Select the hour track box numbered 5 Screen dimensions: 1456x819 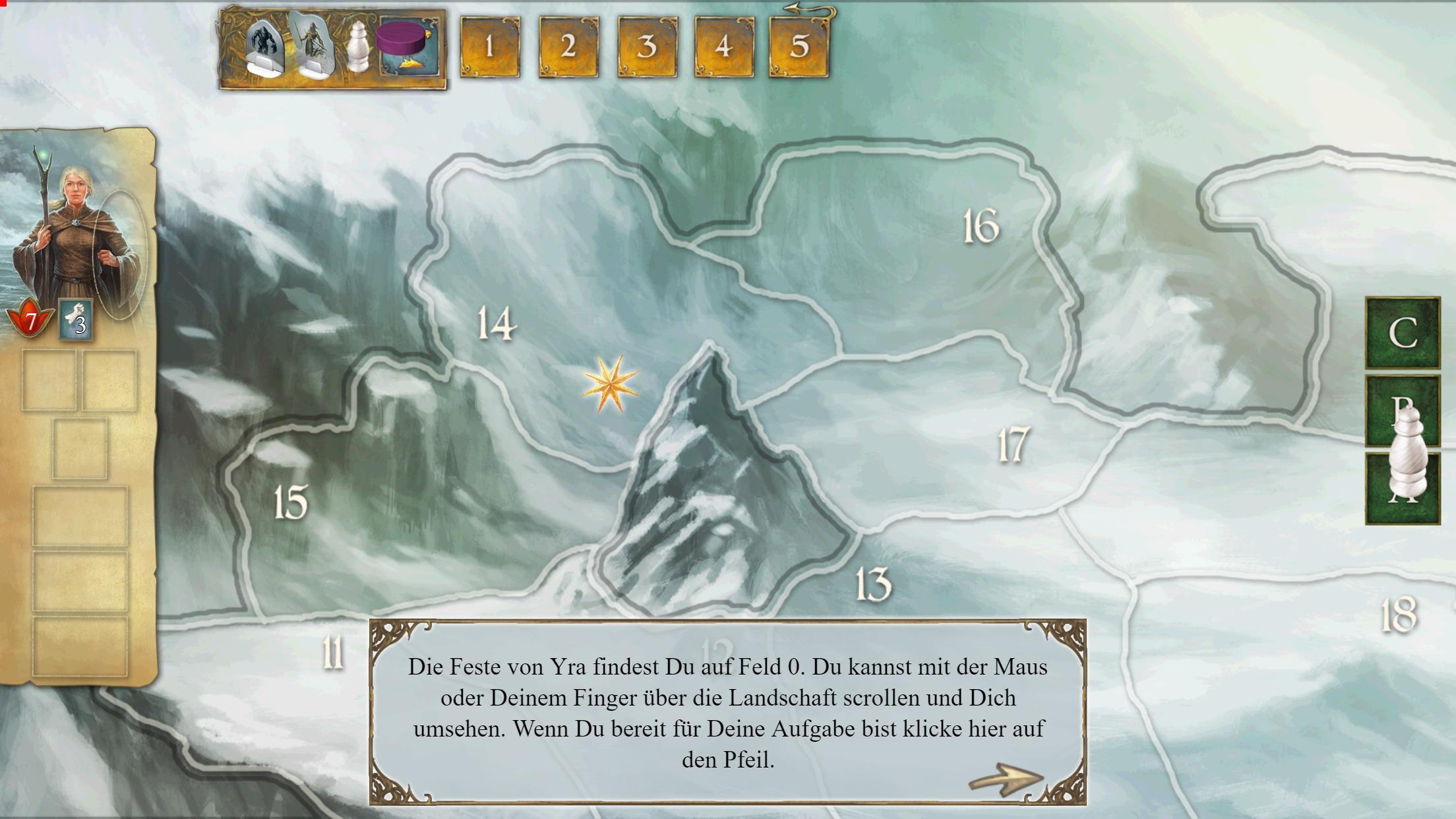click(x=799, y=47)
